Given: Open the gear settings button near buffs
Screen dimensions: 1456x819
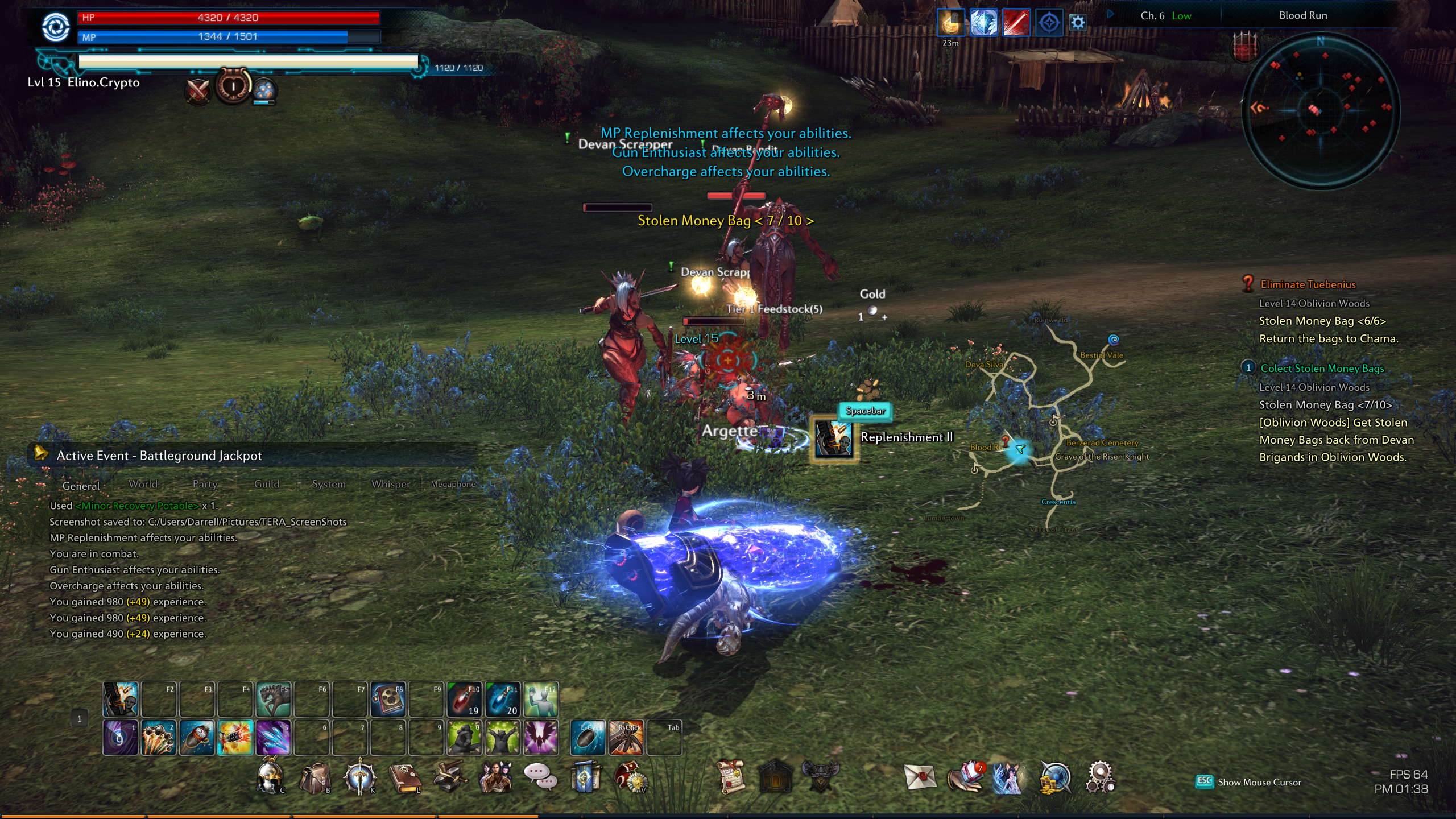Looking at the screenshot, I should coord(1078,23).
